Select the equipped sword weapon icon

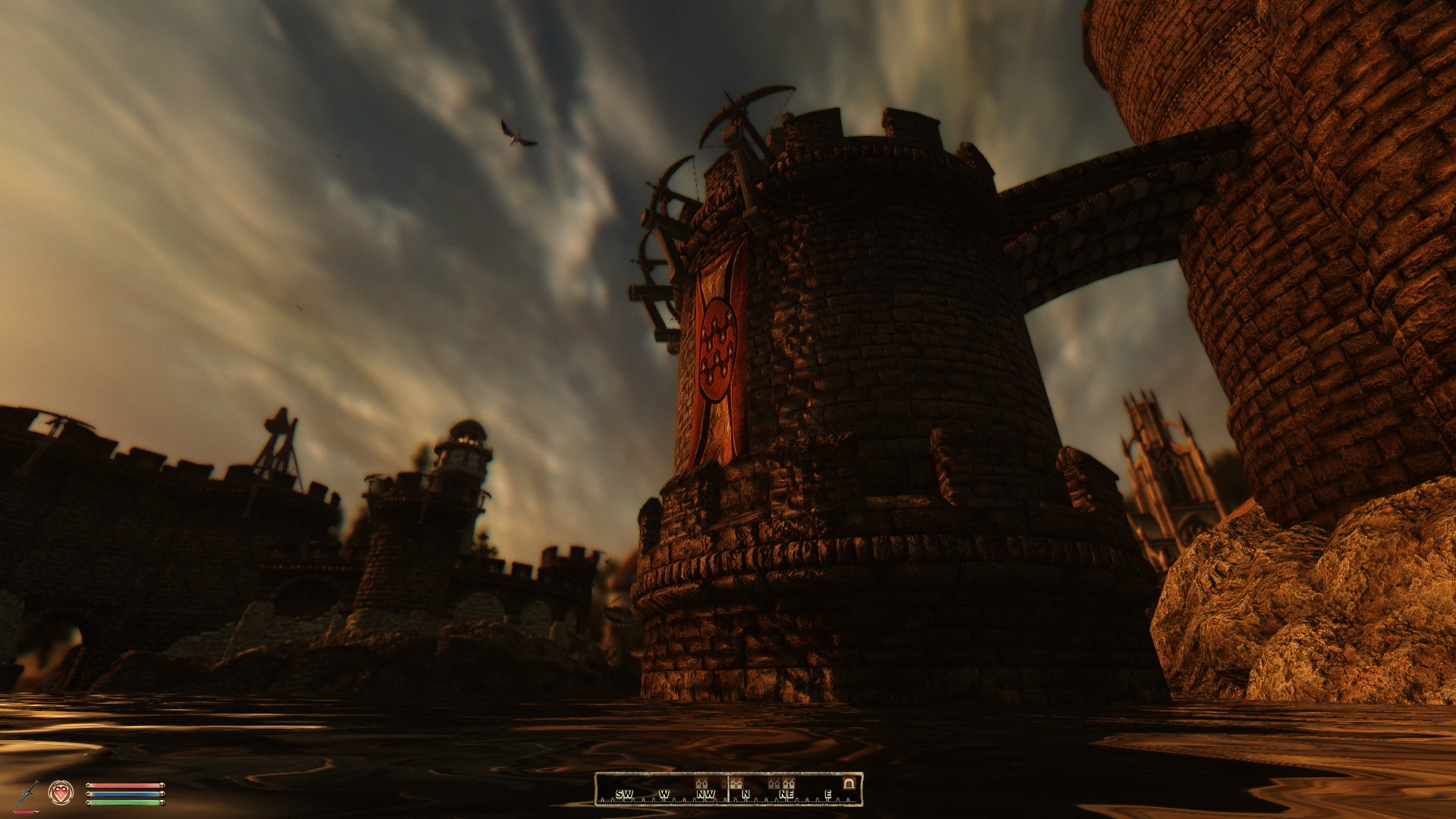pyautogui.click(x=28, y=794)
